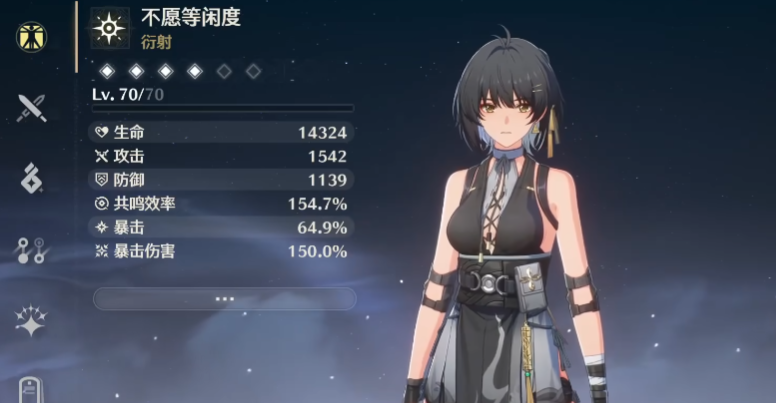Screen dimensions: 776x403
Task: Switch to the resonance chain star tab
Action: point(32,321)
